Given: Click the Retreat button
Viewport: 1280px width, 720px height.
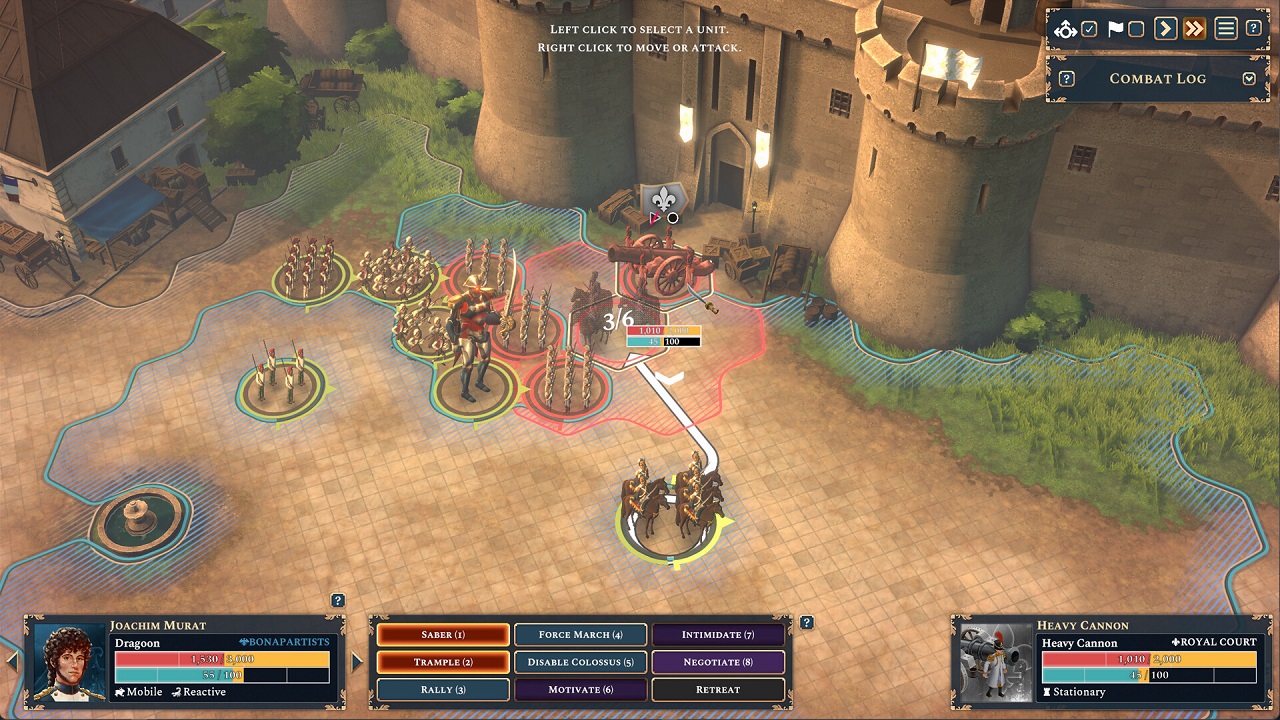Looking at the screenshot, I should pyautogui.click(x=718, y=690).
